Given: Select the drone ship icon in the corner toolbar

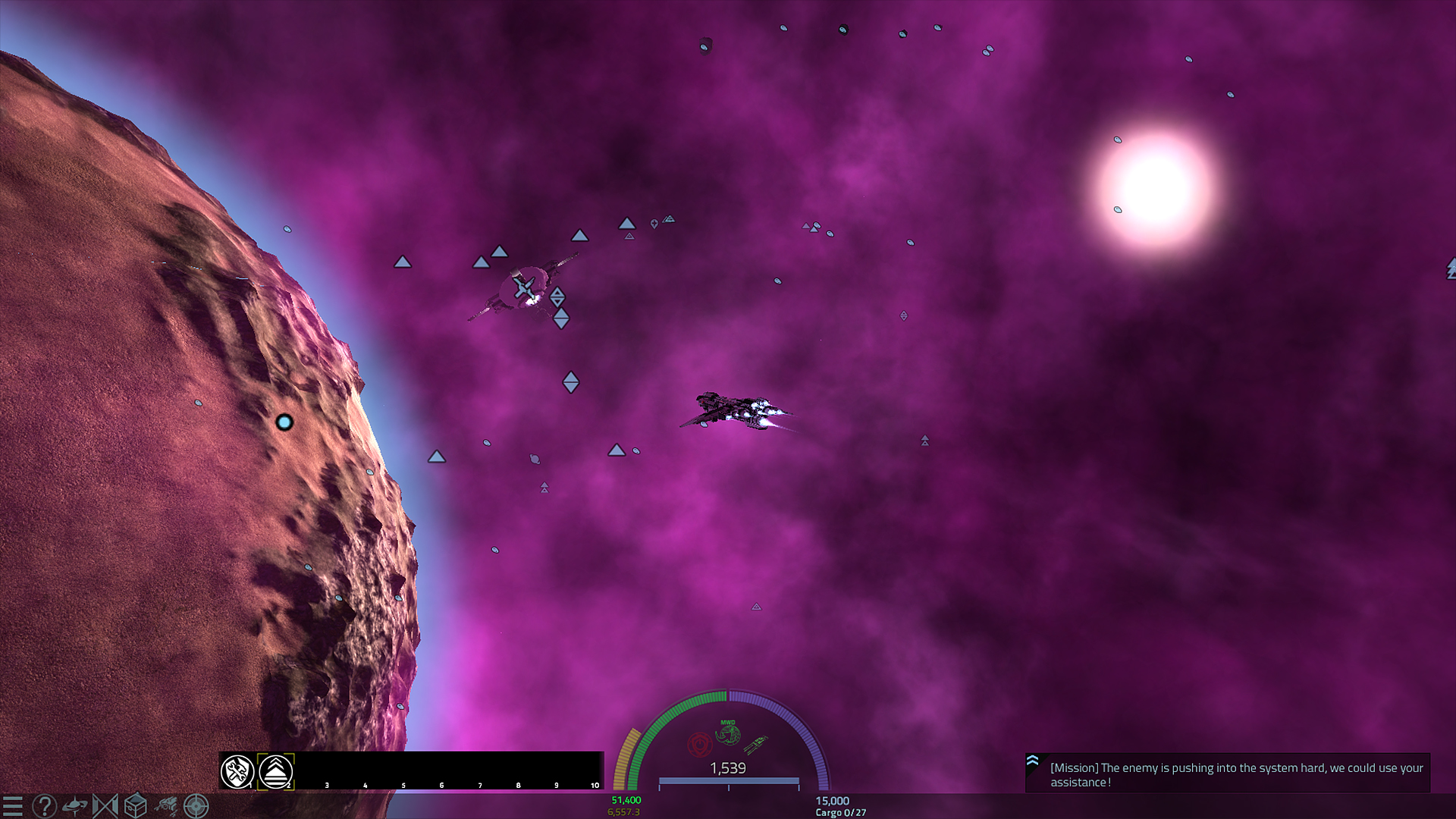Looking at the screenshot, I should pos(167,806).
